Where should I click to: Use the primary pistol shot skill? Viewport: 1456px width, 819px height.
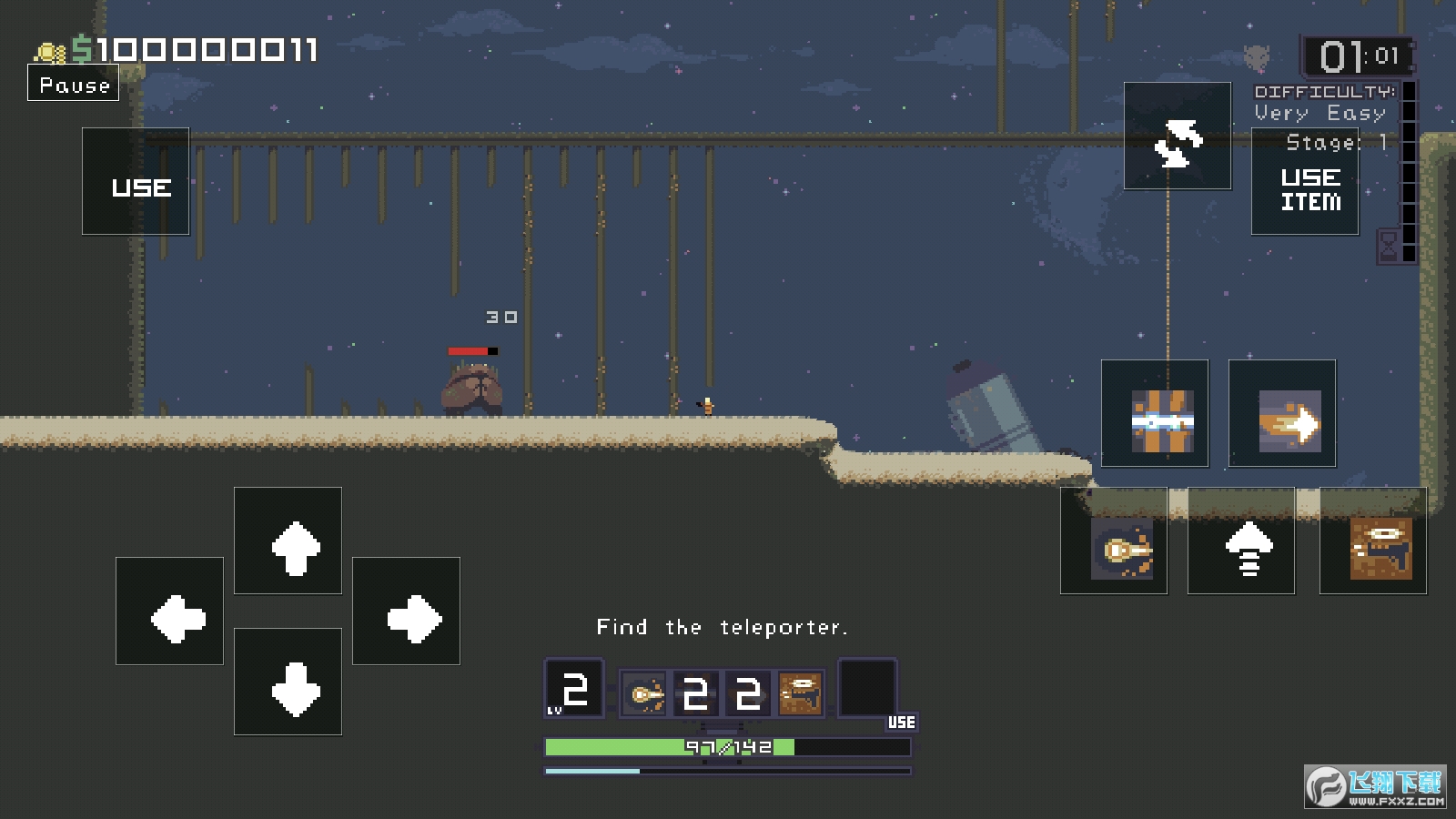1114,541
